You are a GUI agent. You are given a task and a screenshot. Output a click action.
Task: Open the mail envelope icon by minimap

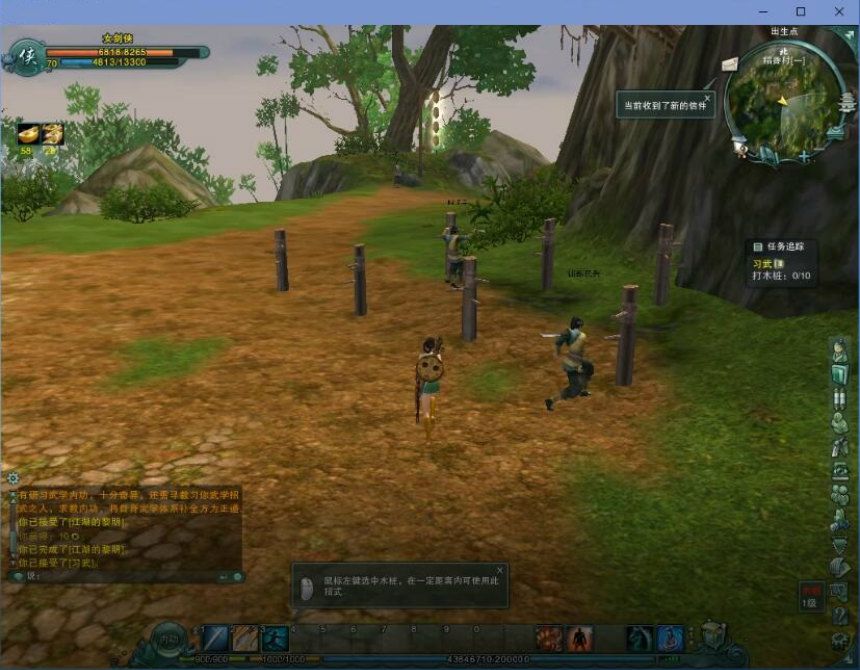click(x=730, y=64)
